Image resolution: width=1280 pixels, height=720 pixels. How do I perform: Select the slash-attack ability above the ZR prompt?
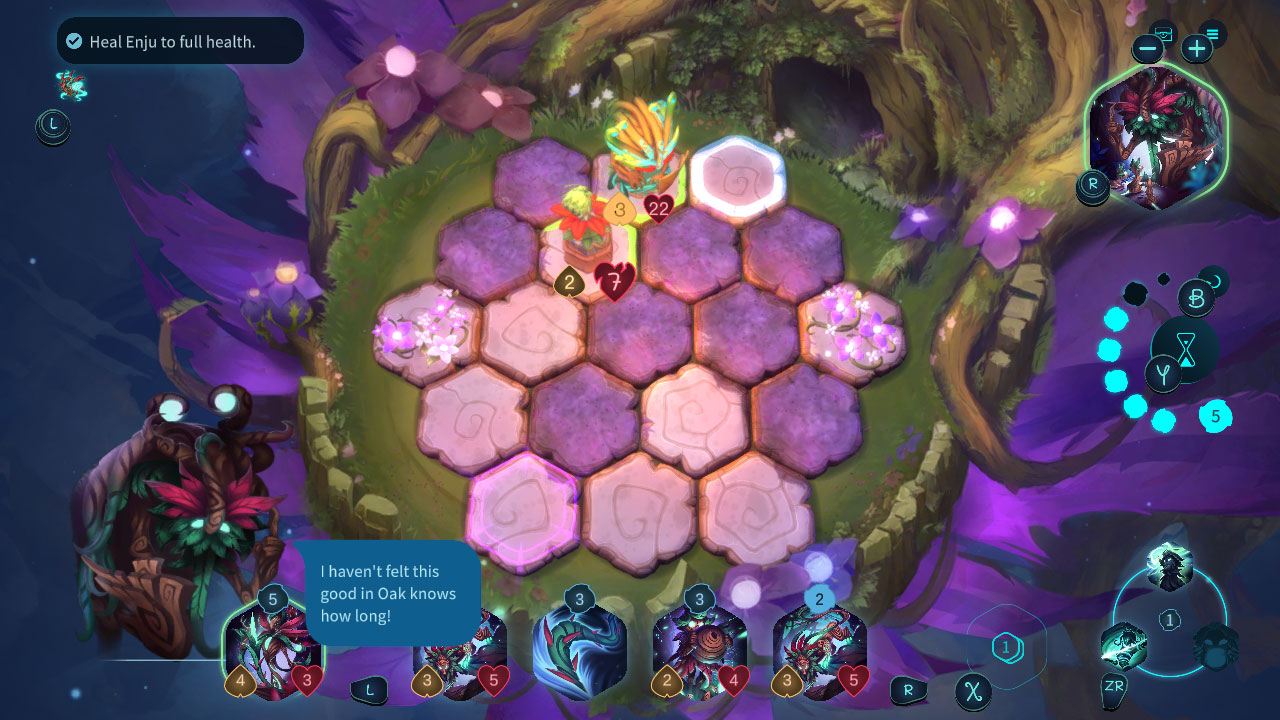tap(1123, 646)
